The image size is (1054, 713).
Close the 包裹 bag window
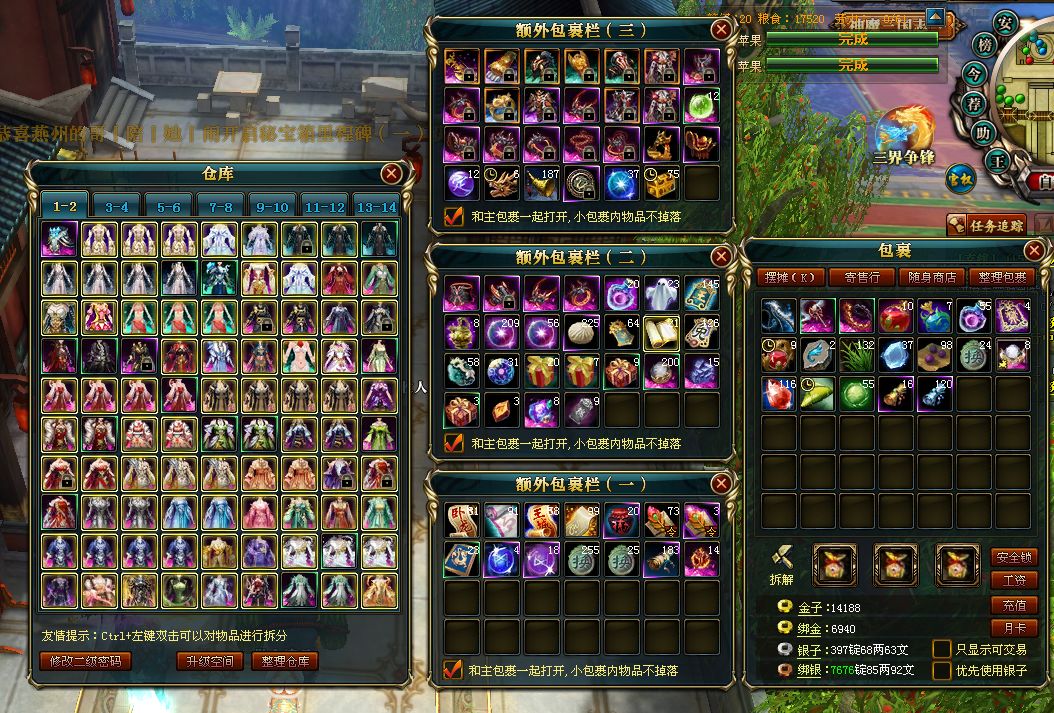1034,250
